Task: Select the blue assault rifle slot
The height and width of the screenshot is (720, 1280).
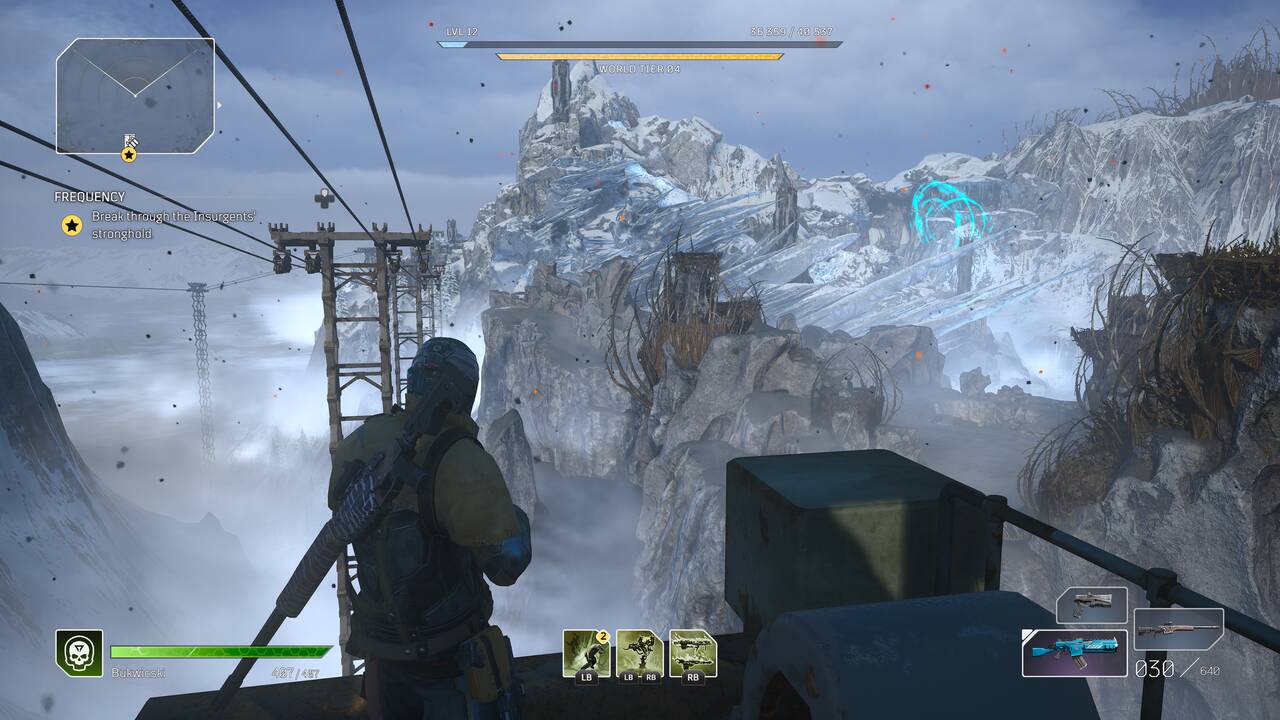Action: (x=1074, y=652)
